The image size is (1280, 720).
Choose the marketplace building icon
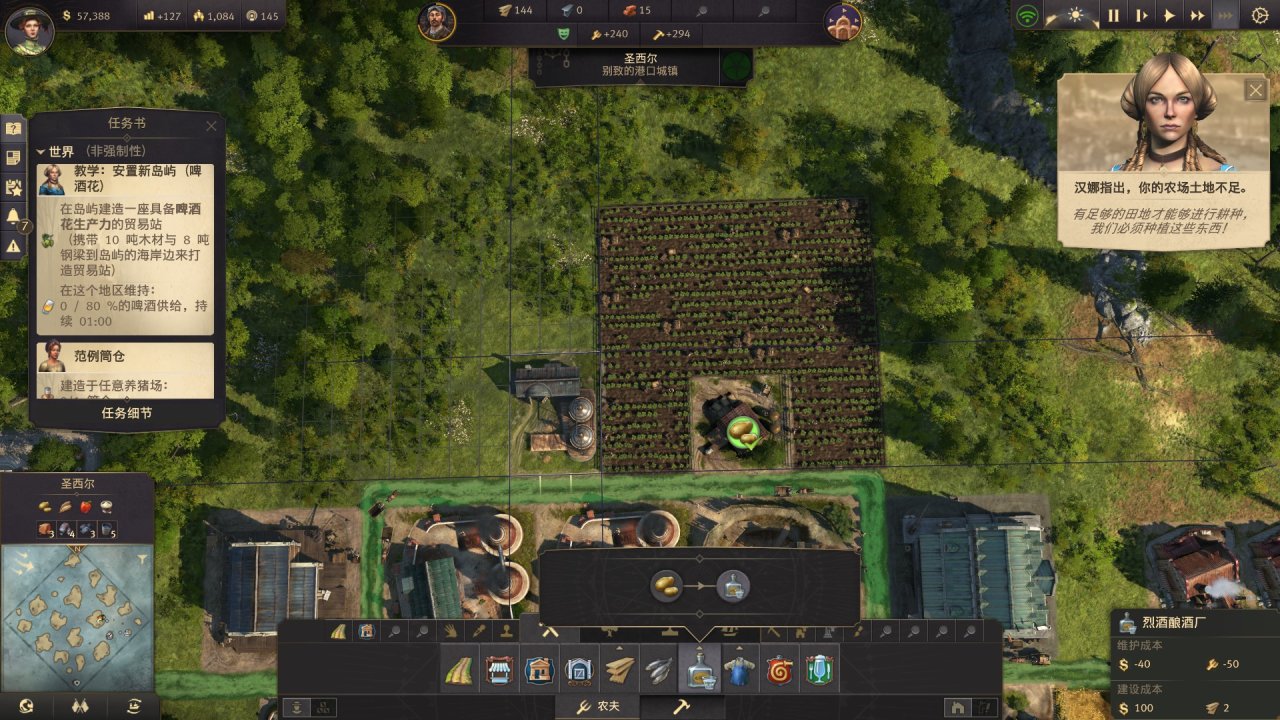500,670
